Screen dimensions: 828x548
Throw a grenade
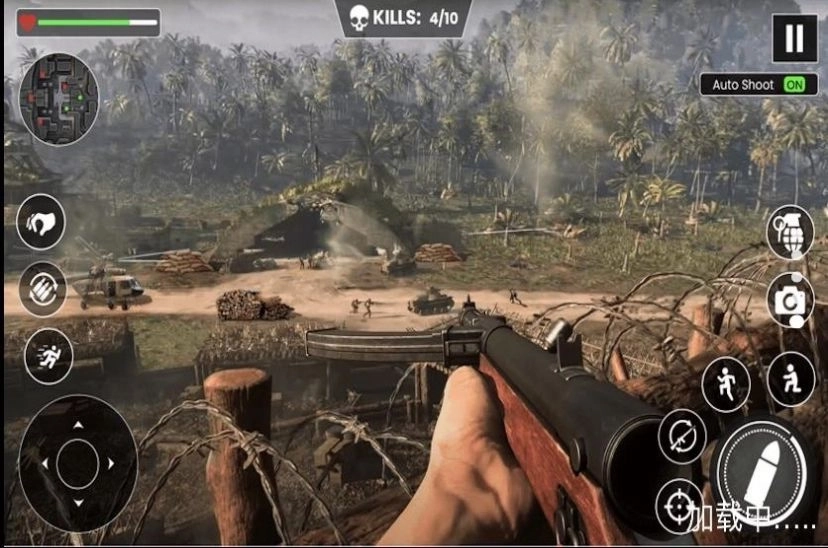click(789, 232)
